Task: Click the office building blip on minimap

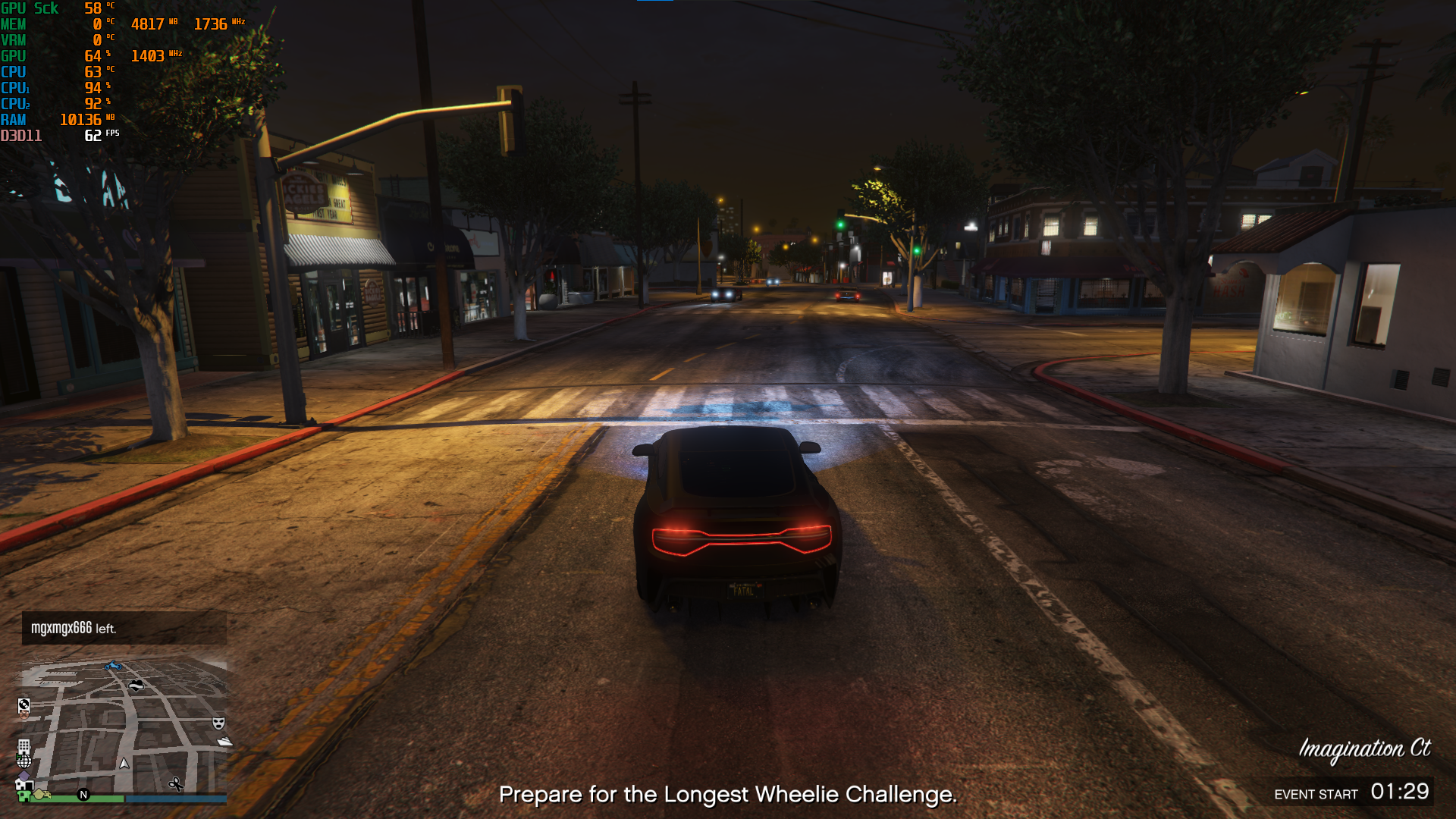Action: click(x=24, y=746)
